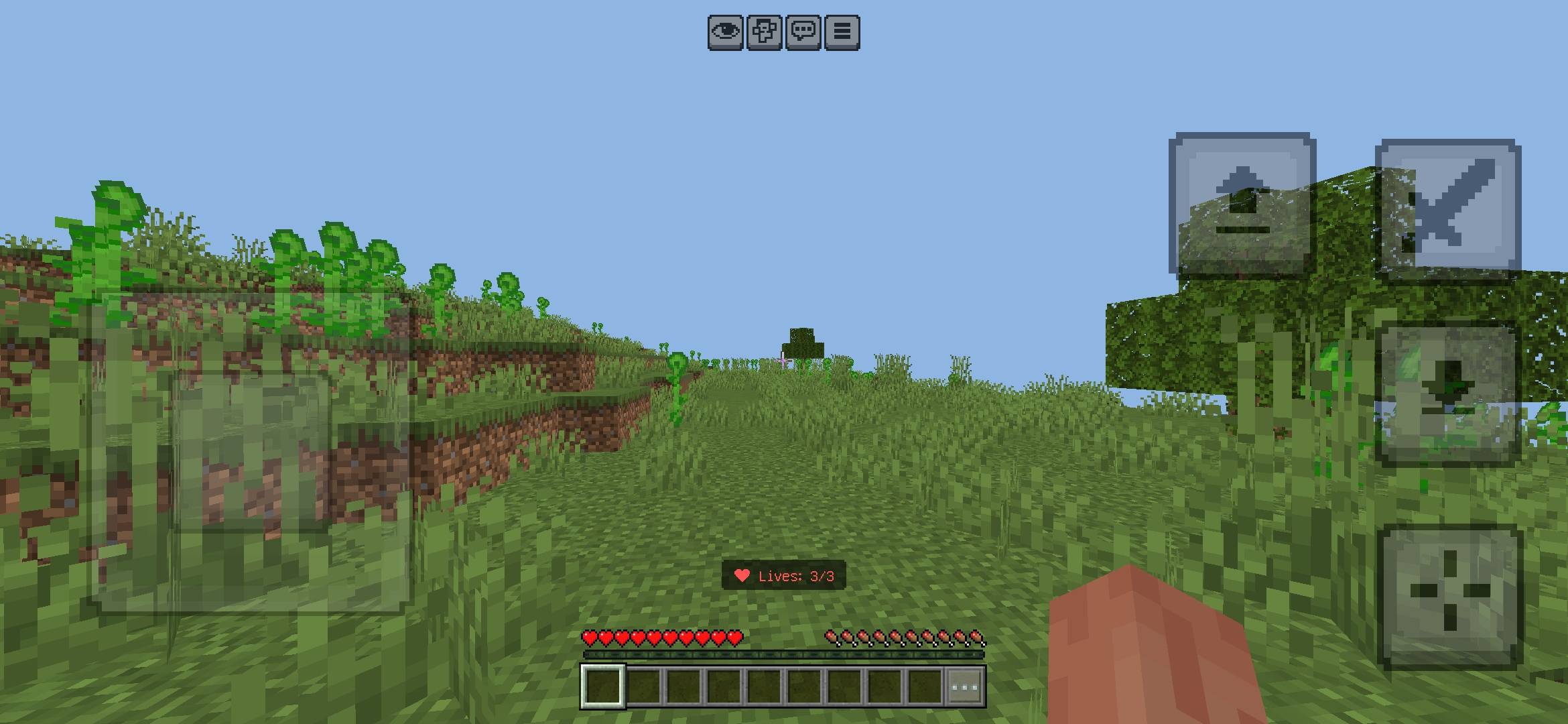Open extra hotbar options via the ellipsis button

pyautogui.click(x=965, y=687)
